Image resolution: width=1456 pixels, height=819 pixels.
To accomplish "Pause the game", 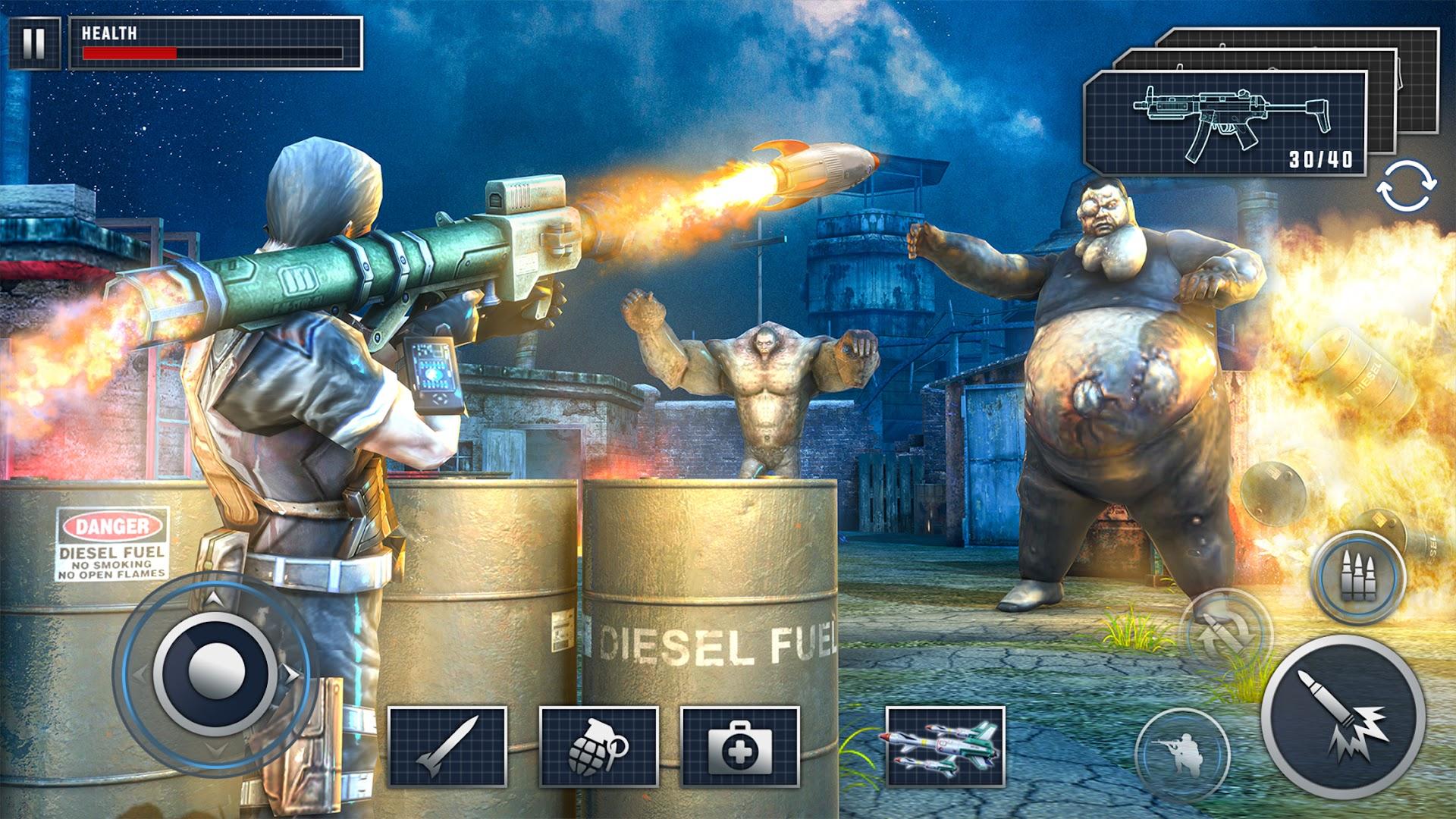I will coord(33,43).
